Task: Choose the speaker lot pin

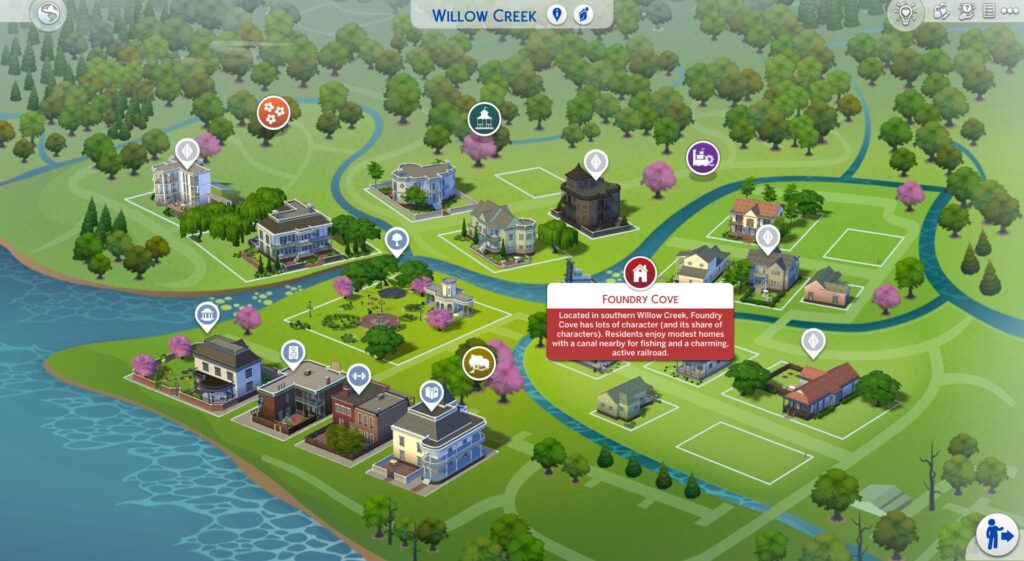Action: click(x=292, y=352)
